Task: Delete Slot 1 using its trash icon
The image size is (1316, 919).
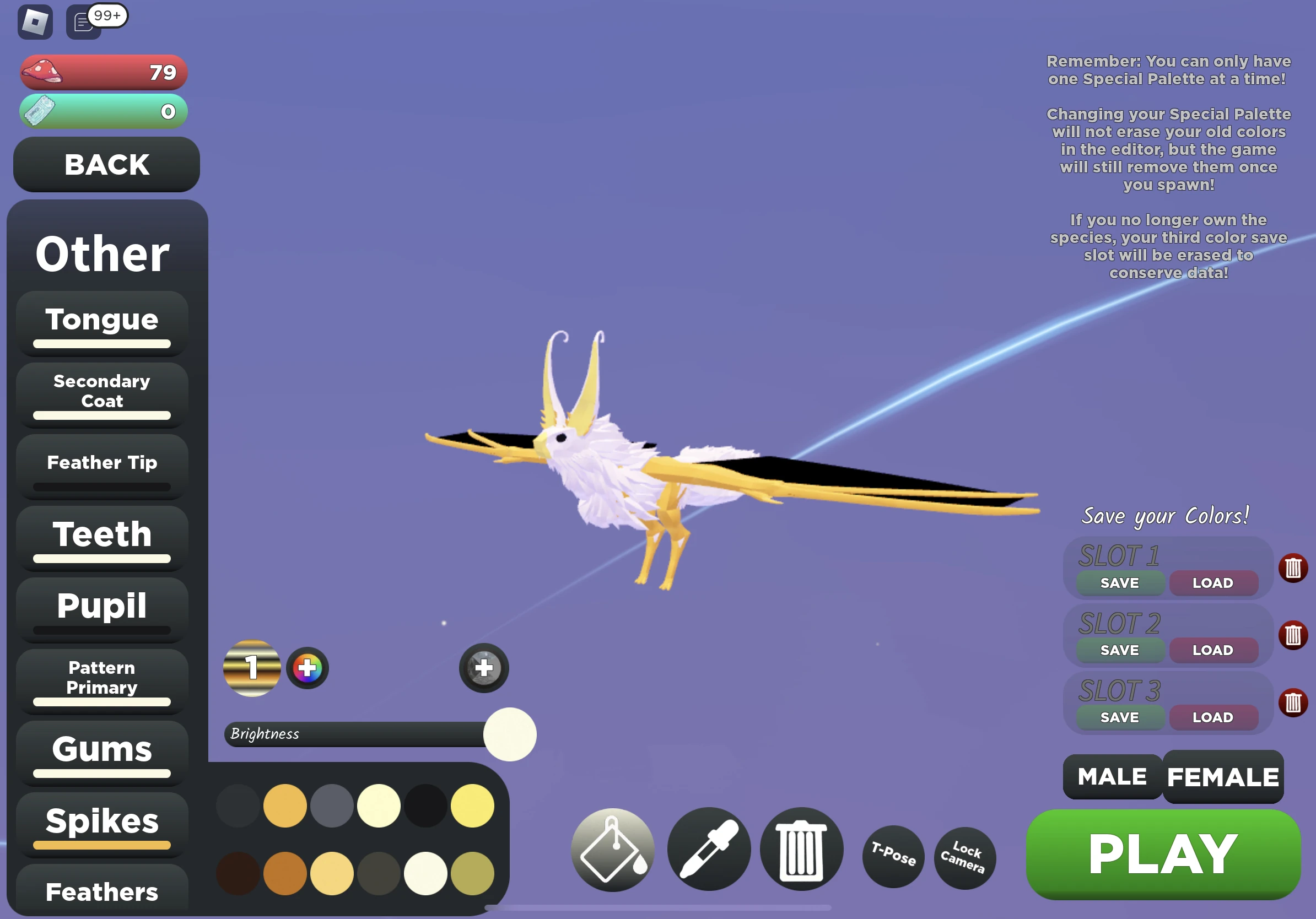Action: click(x=1293, y=567)
